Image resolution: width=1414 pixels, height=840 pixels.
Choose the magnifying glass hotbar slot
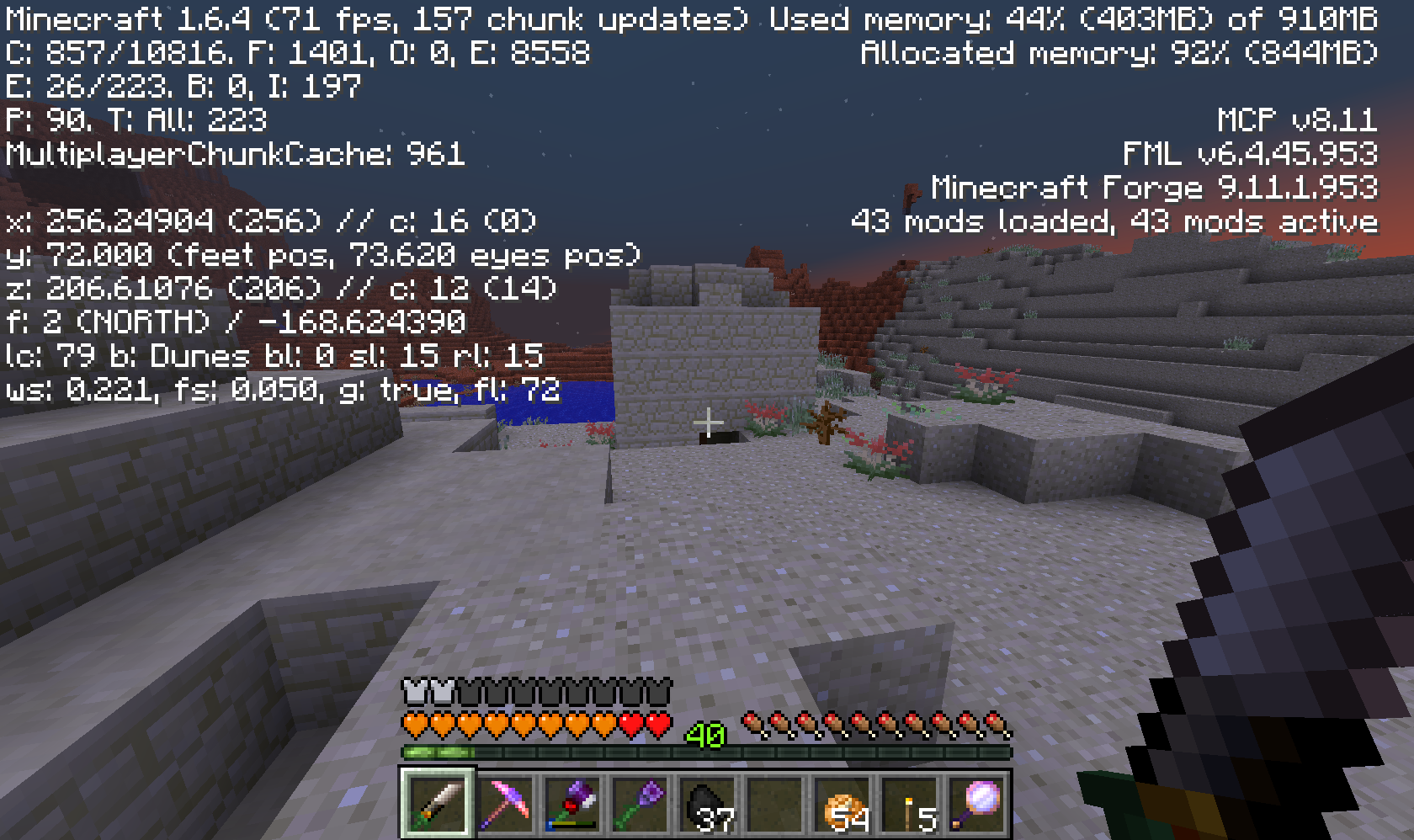(976, 804)
